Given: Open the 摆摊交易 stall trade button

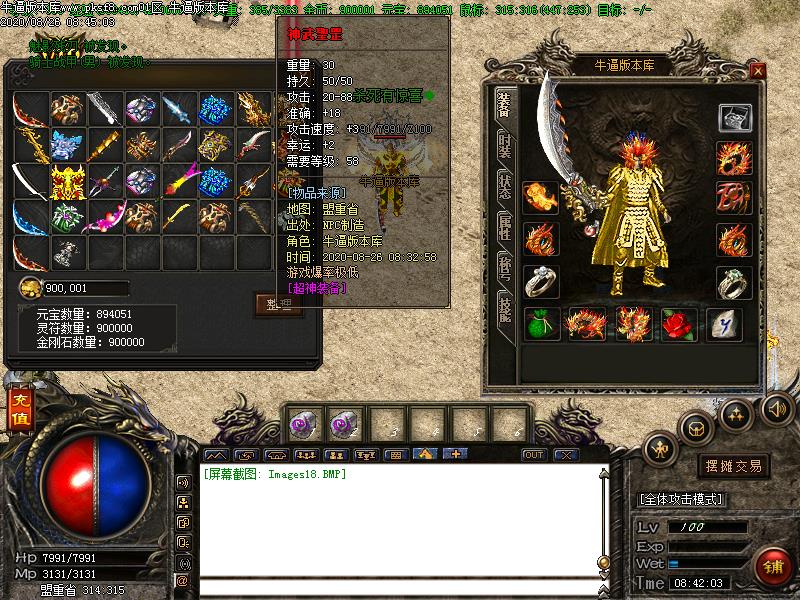Looking at the screenshot, I should tap(733, 466).
